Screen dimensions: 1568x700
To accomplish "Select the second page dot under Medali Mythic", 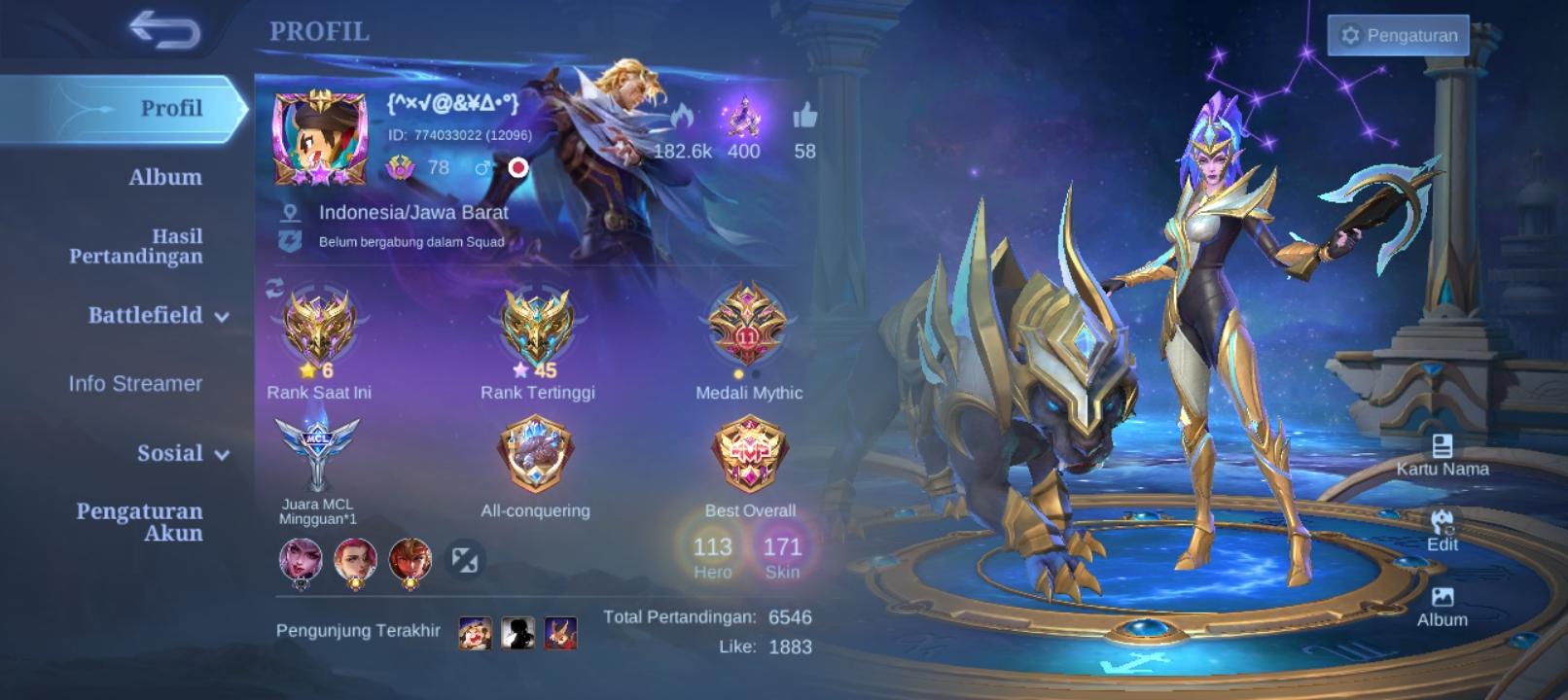I will (756, 374).
